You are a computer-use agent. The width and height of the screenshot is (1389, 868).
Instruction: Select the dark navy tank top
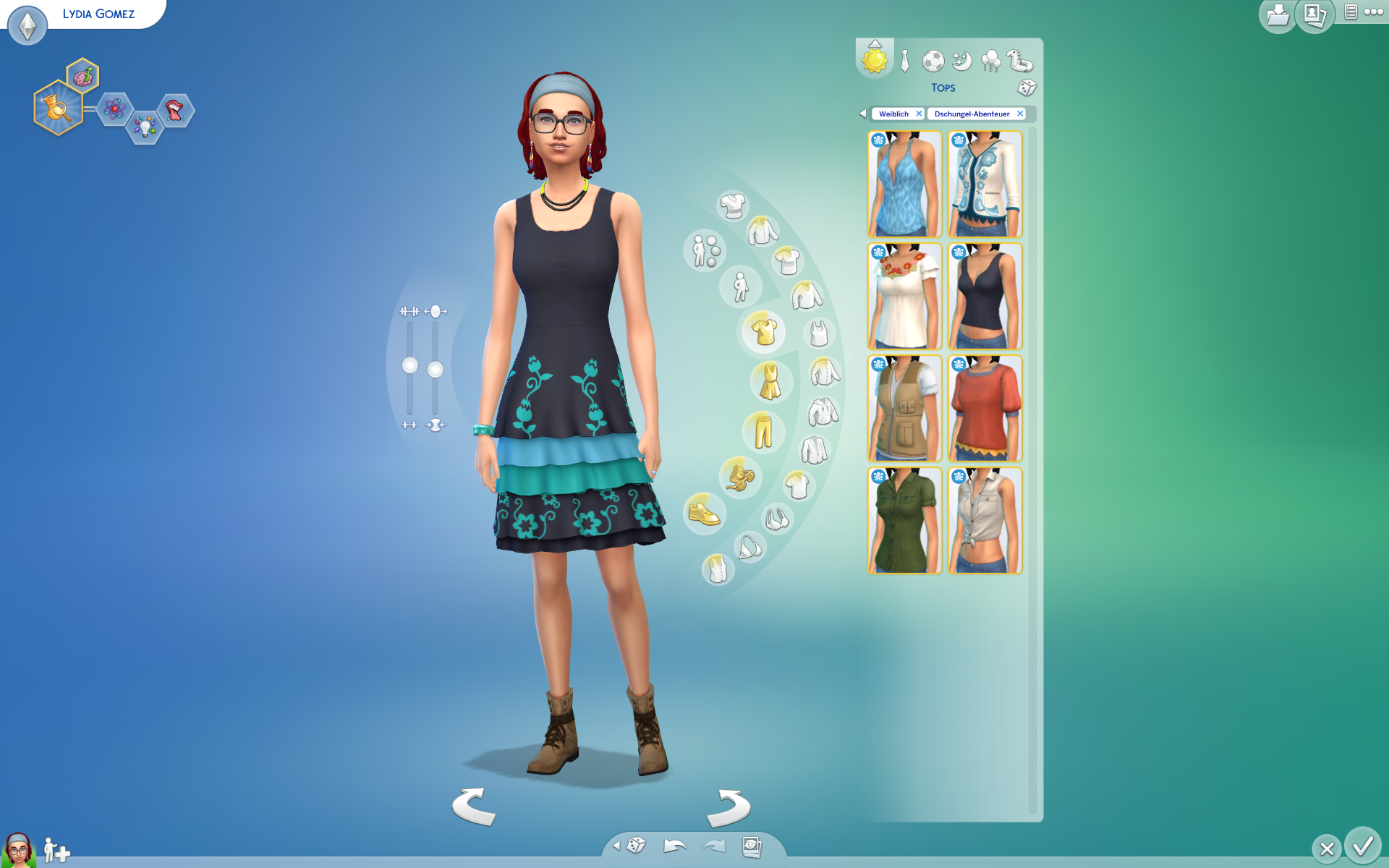pyautogui.click(x=985, y=297)
